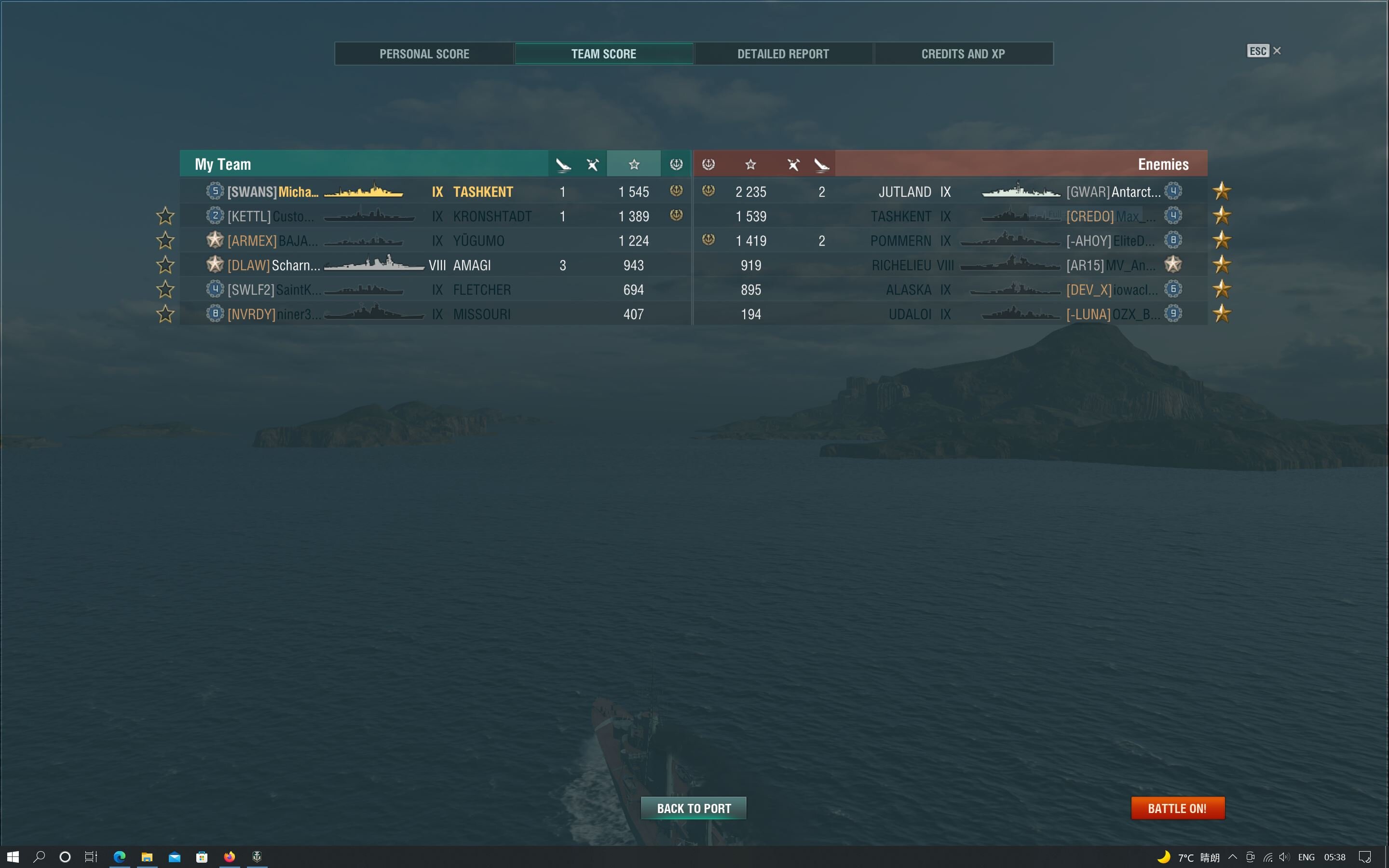
Task: Select the Team Score tab
Action: (x=603, y=54)
